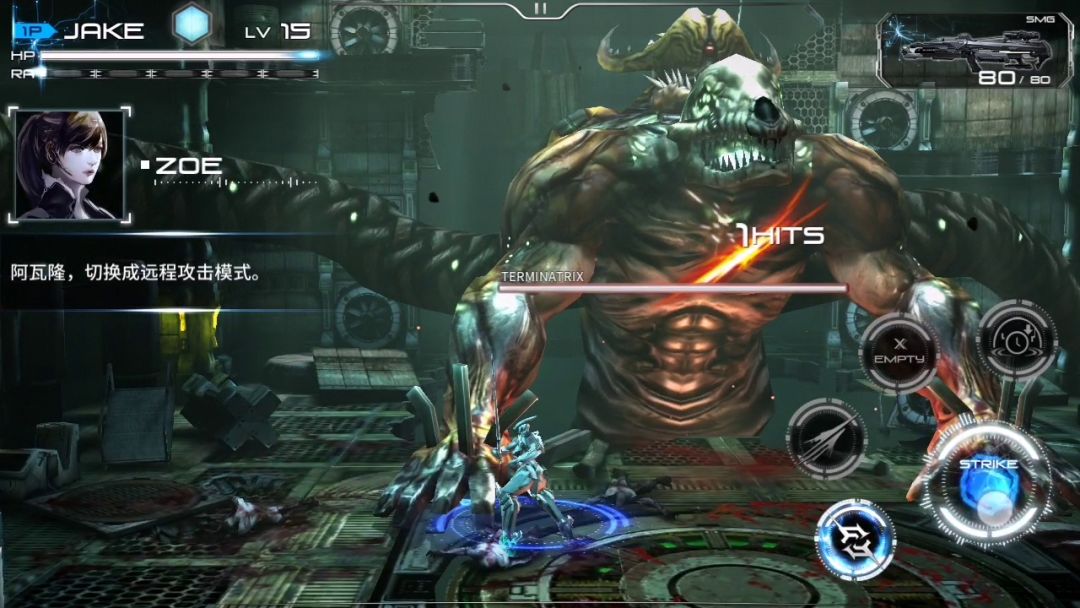
Task: Tap the blue STRIKE attack button
Action: coord(988,484)
